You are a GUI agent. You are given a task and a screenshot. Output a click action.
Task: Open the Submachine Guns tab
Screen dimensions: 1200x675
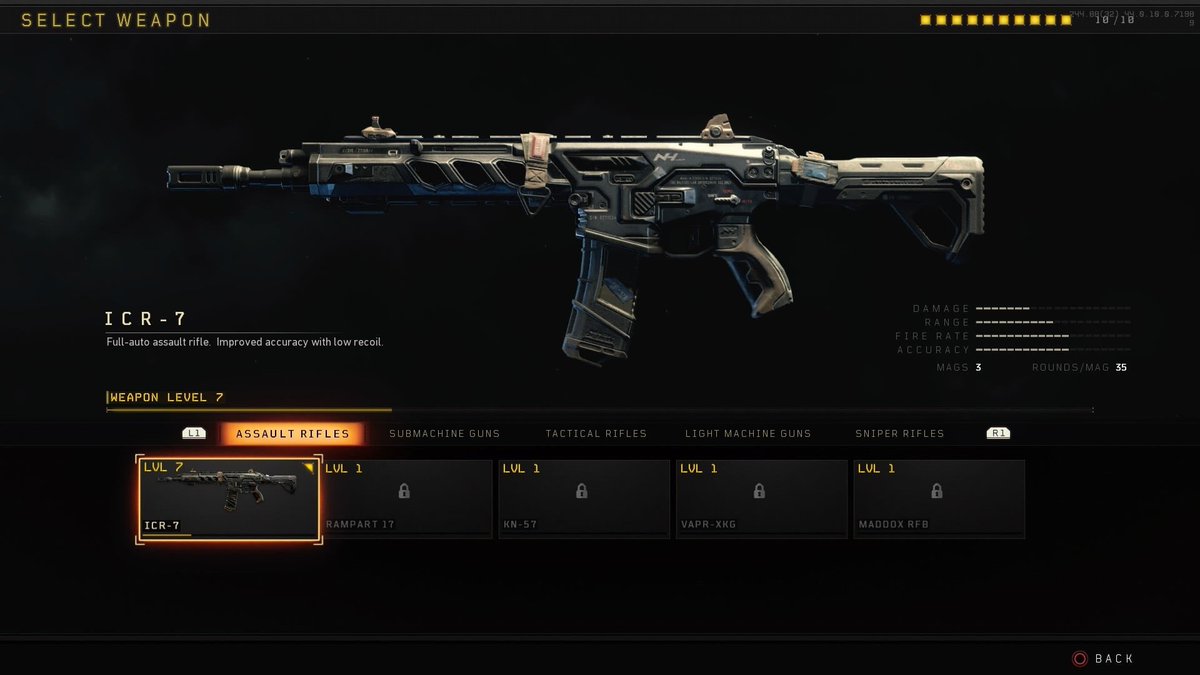click(x=444, y=434)
